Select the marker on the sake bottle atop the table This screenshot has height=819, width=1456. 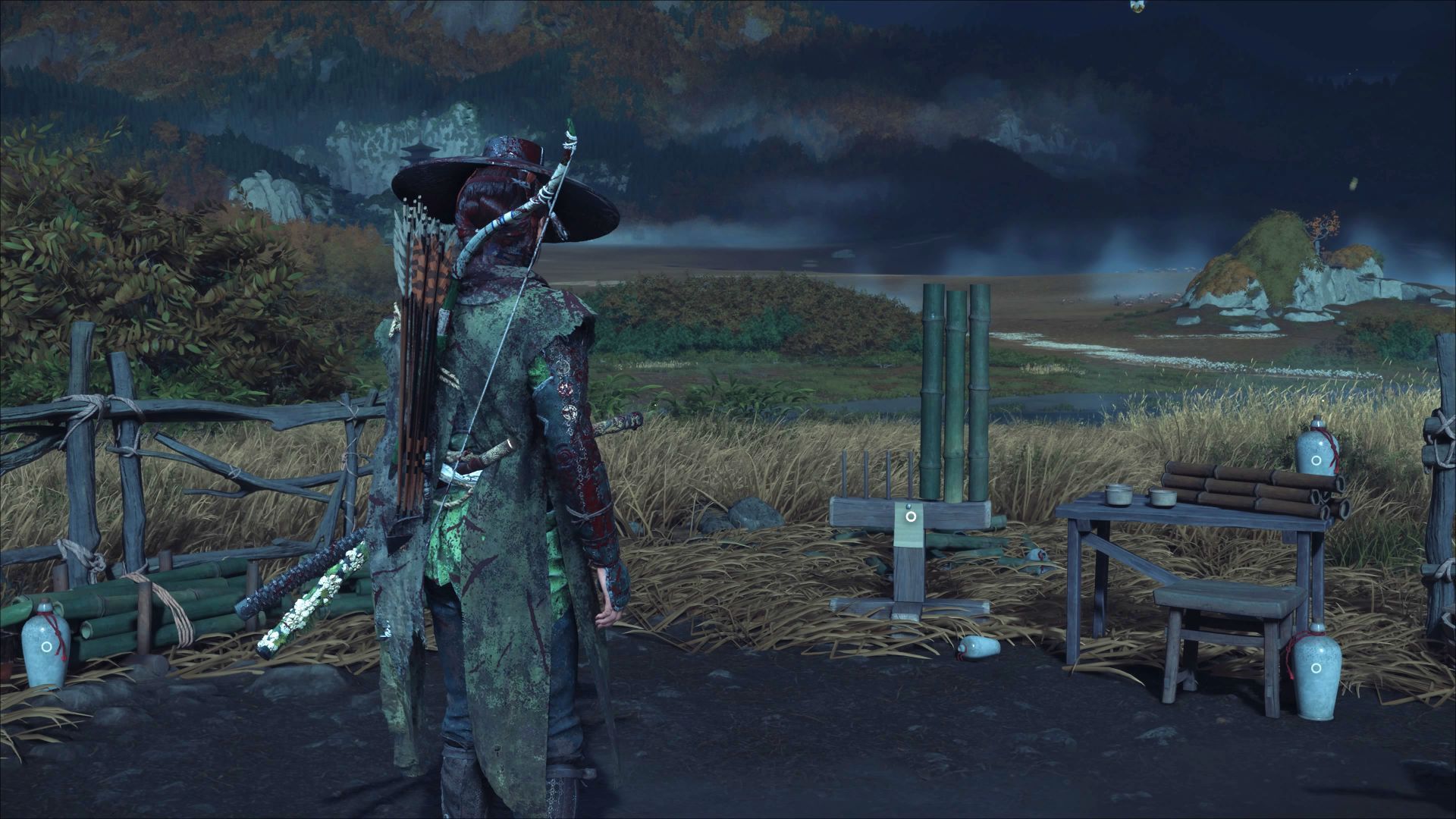pyautogui.click(x=1316, y=458)
